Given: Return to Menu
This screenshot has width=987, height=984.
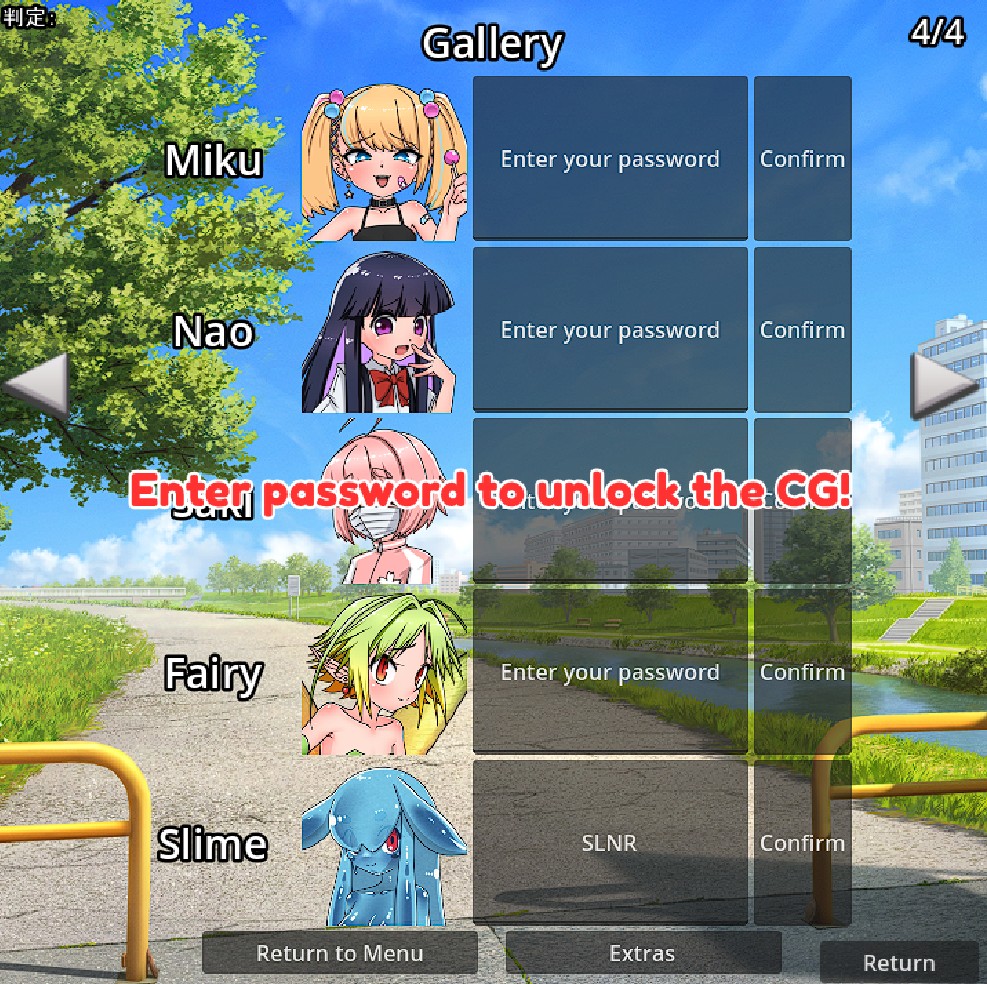Looking at the screenshot, I should tap(340, 953).
